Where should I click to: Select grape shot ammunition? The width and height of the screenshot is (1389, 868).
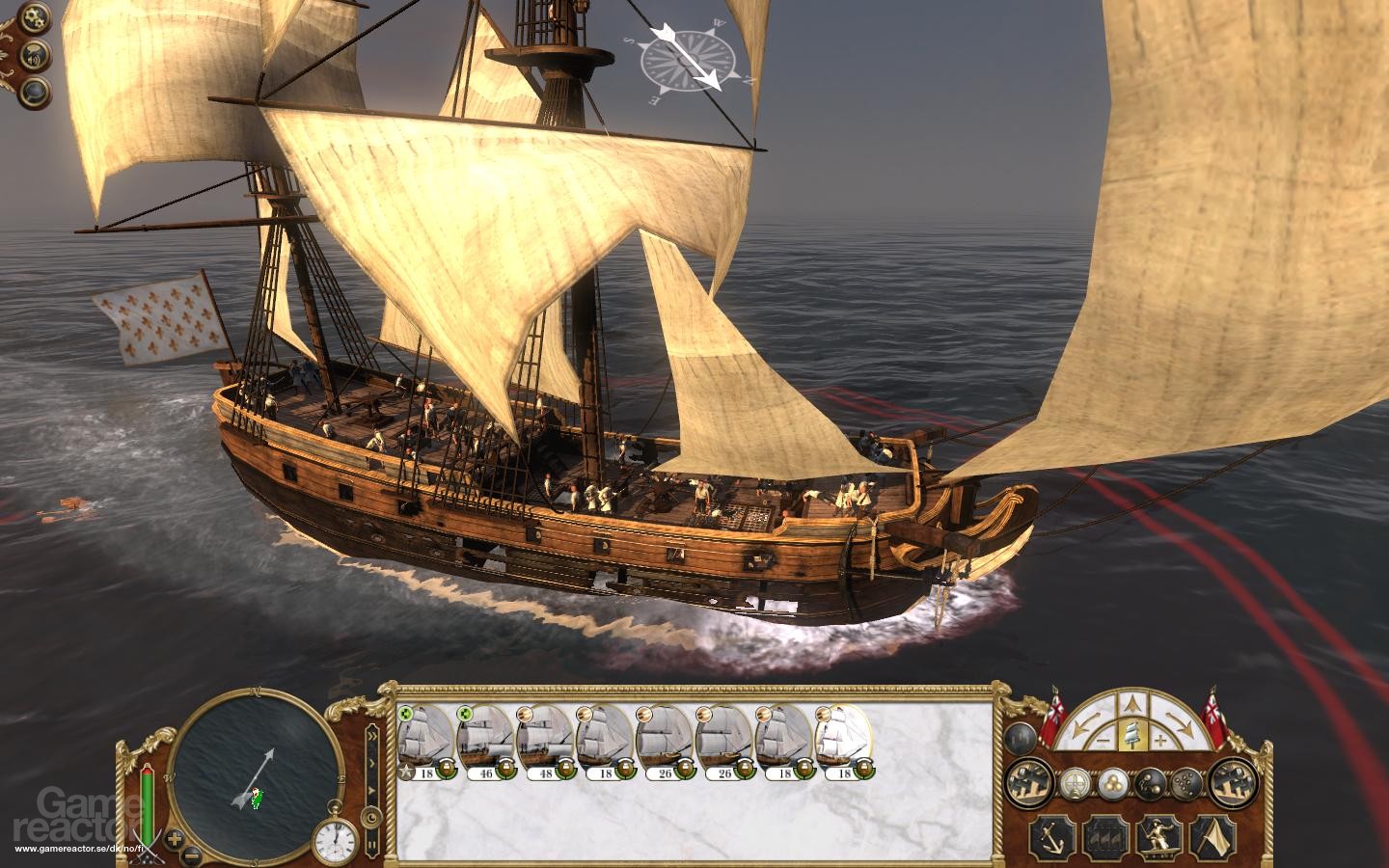[x=1185, y=782]
